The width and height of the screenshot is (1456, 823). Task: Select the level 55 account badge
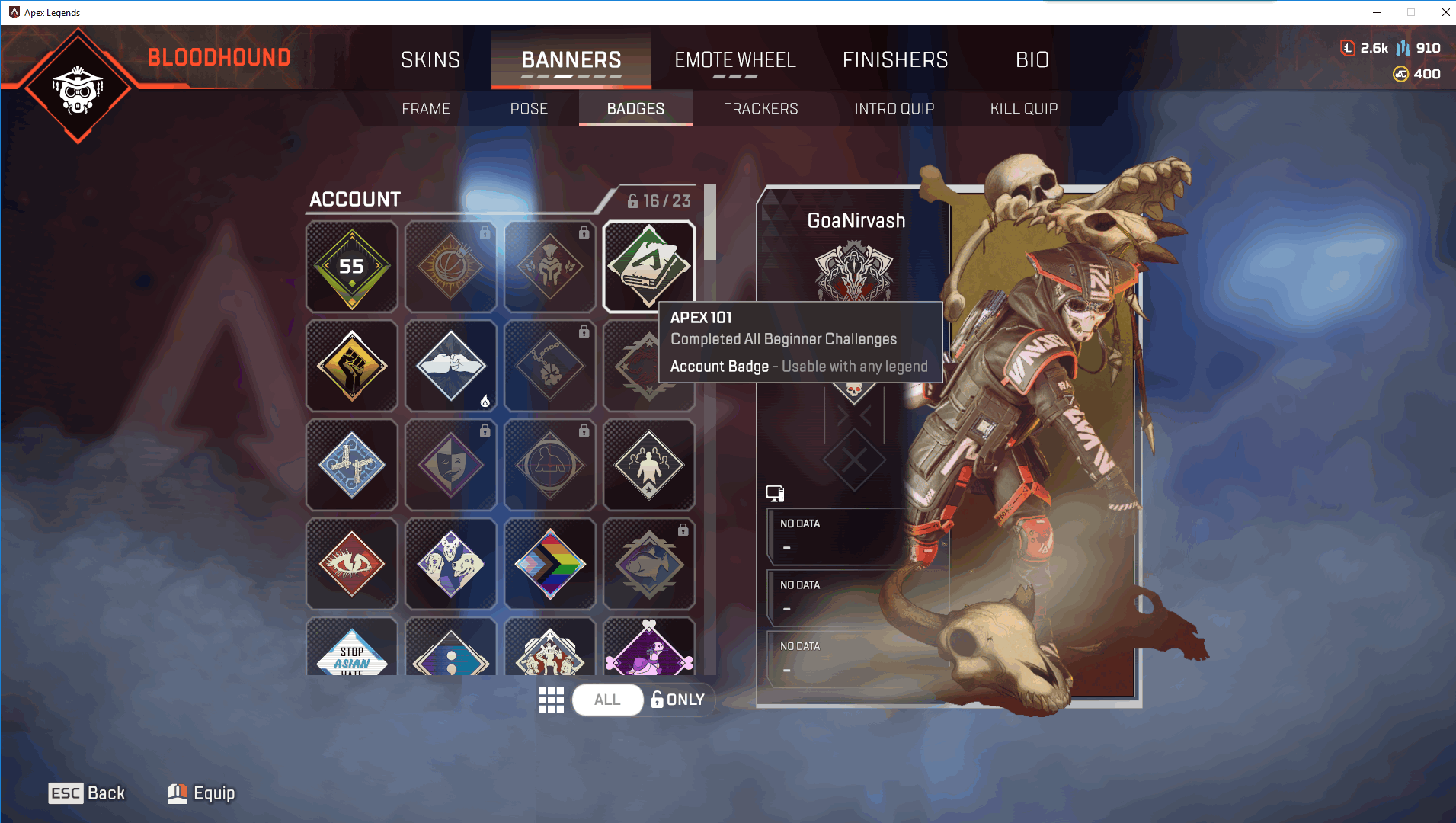point(351,267)
